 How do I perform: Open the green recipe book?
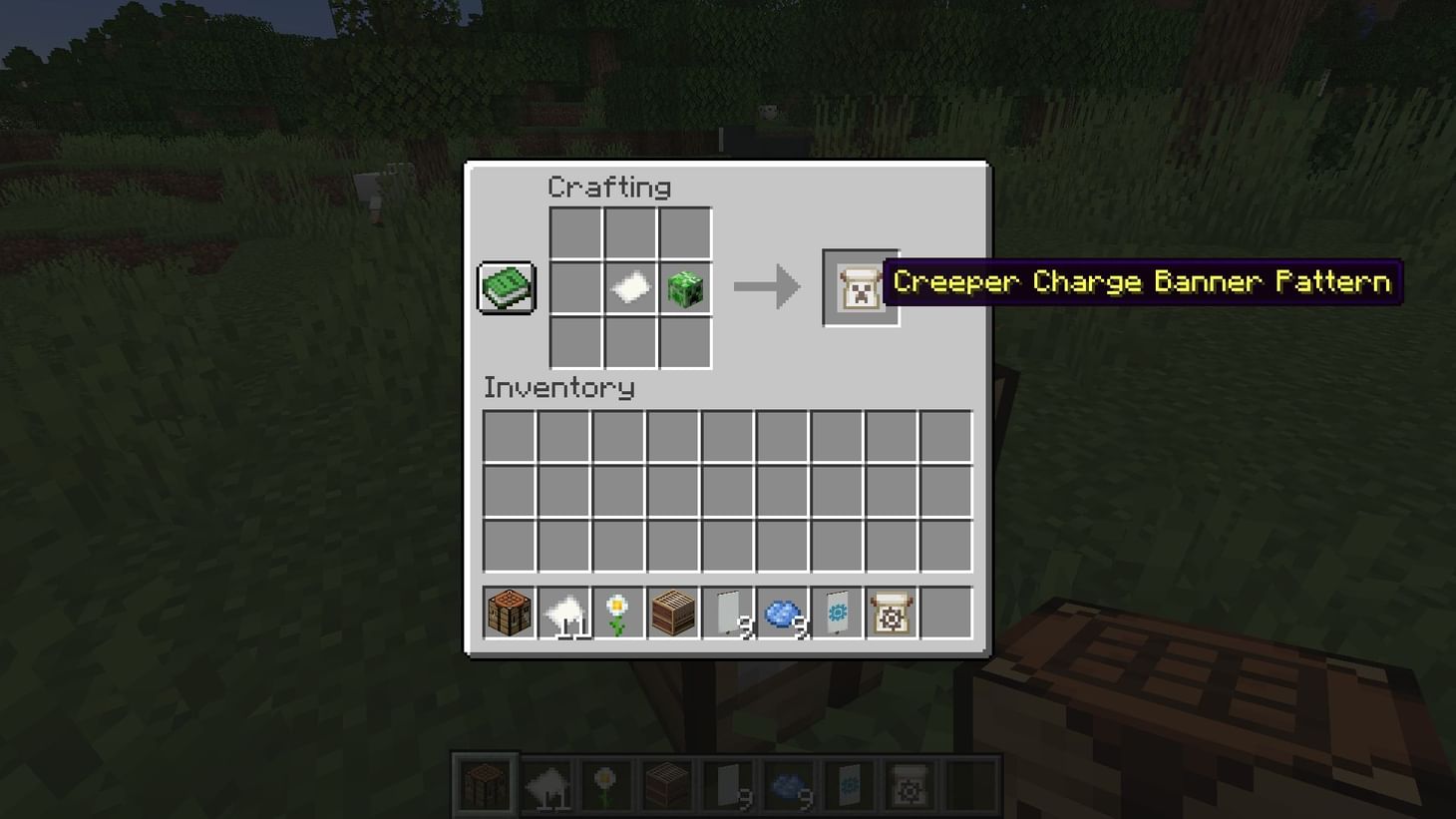(506, 287)
